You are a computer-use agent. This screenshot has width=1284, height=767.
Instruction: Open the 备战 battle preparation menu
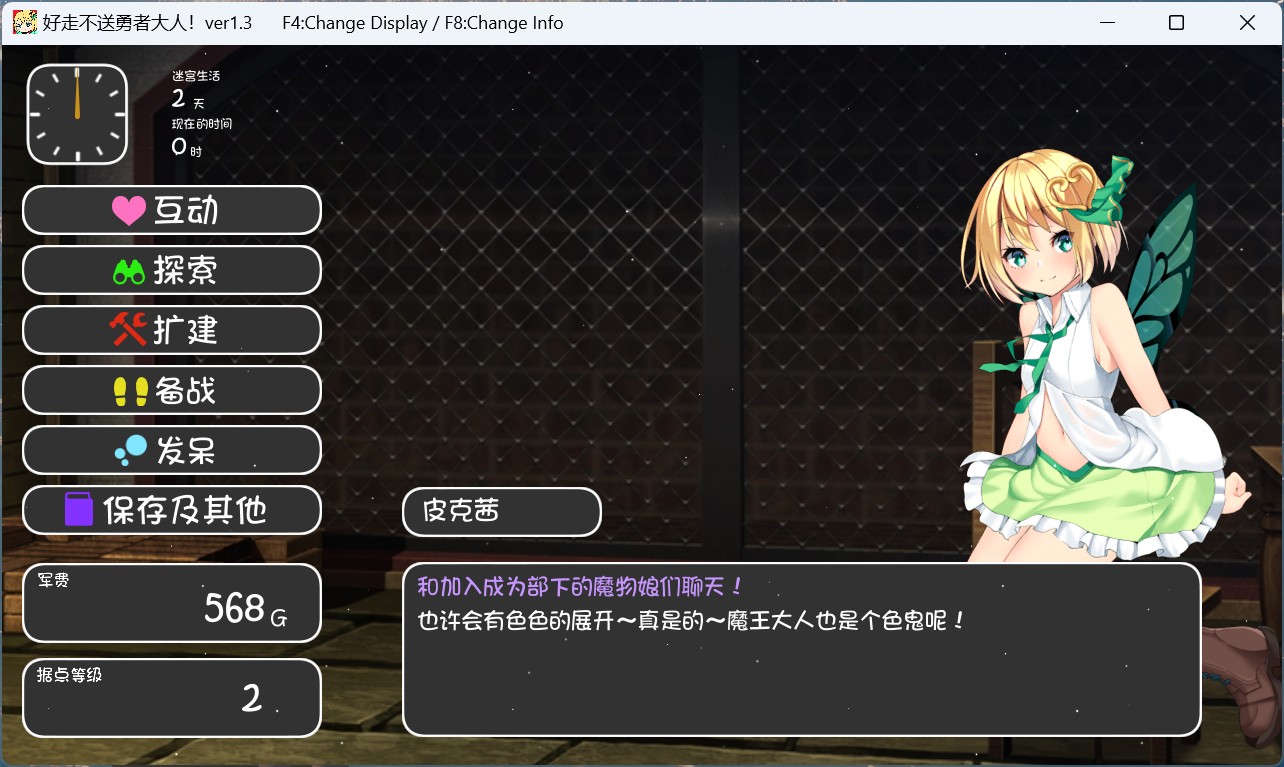(x=171, y=390)
